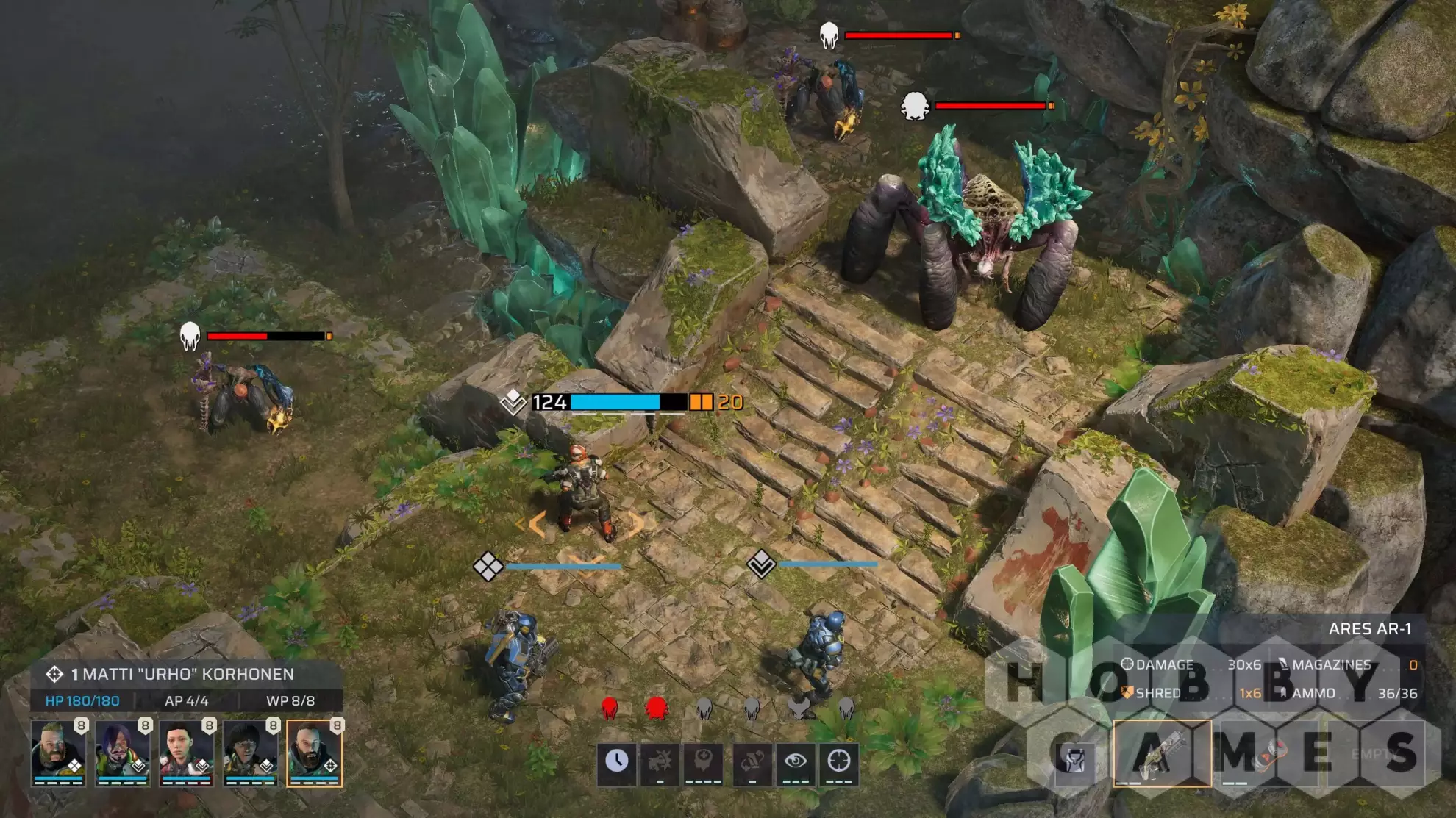Viewport: 1456px width, 818px height.
Task: Choose the soldier portrait with hair bun
Action: coord(186,753)
